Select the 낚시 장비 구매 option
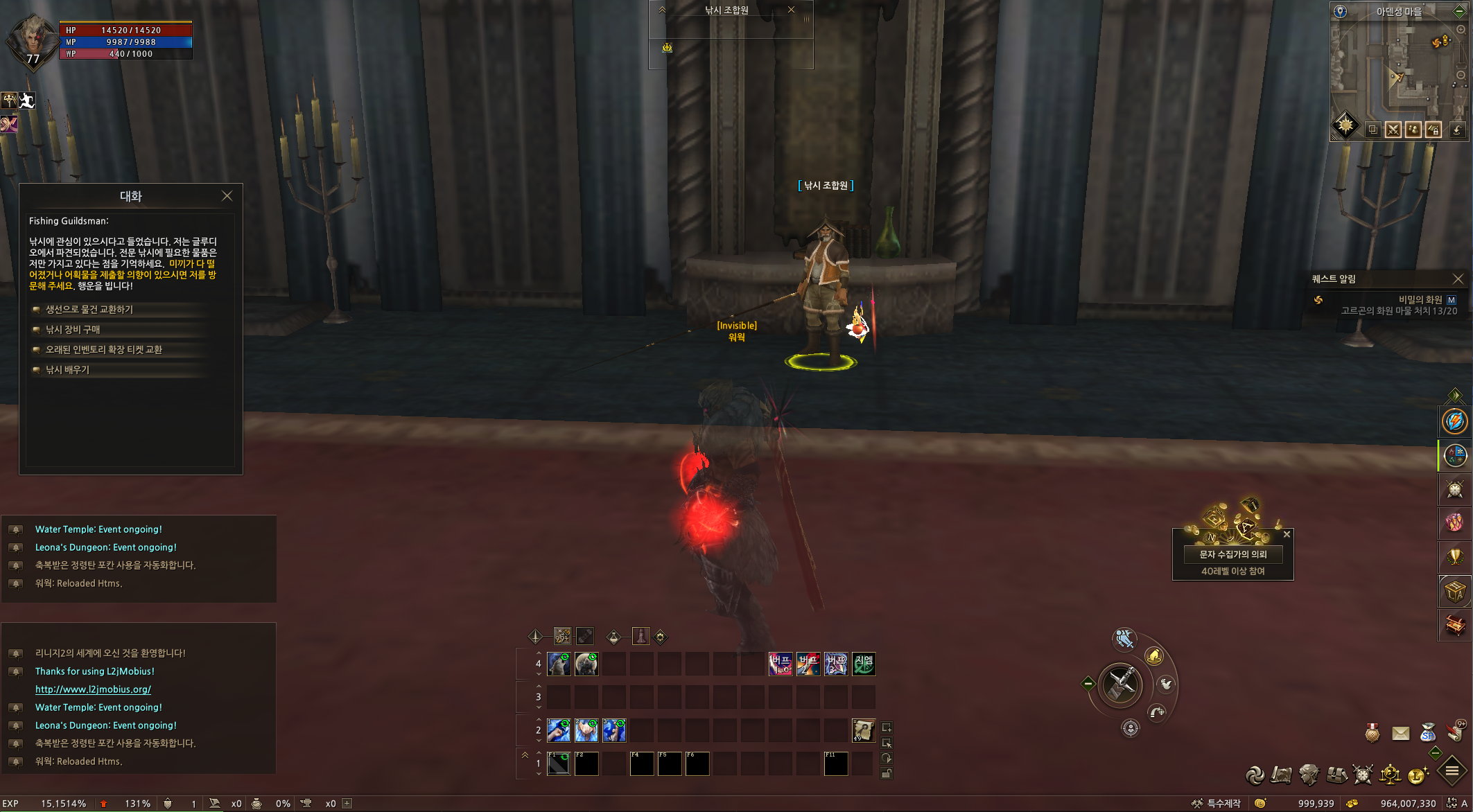This screenshot has height=812, width=1473. click(73, 330)
